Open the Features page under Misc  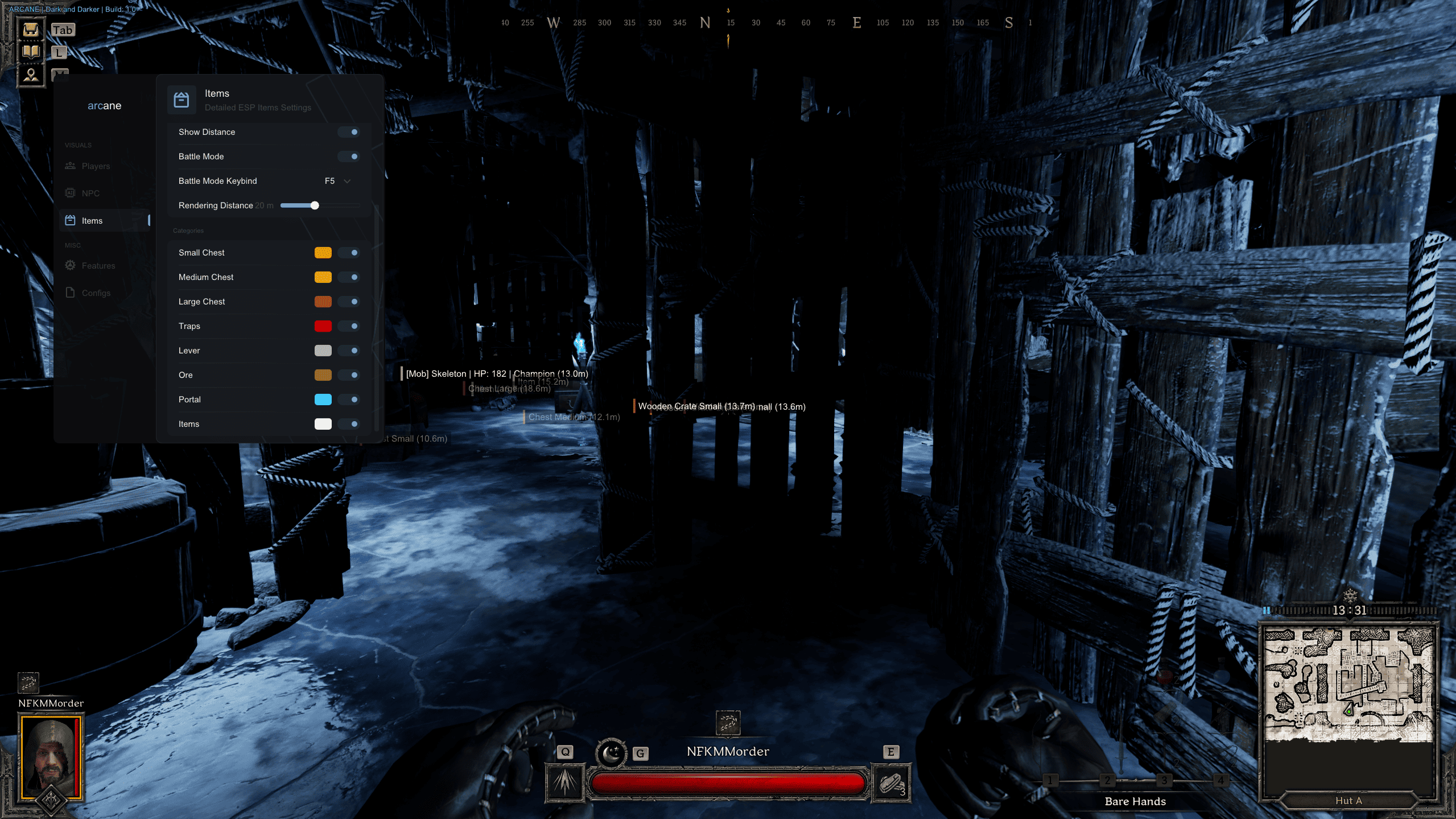tap(69, 265)
